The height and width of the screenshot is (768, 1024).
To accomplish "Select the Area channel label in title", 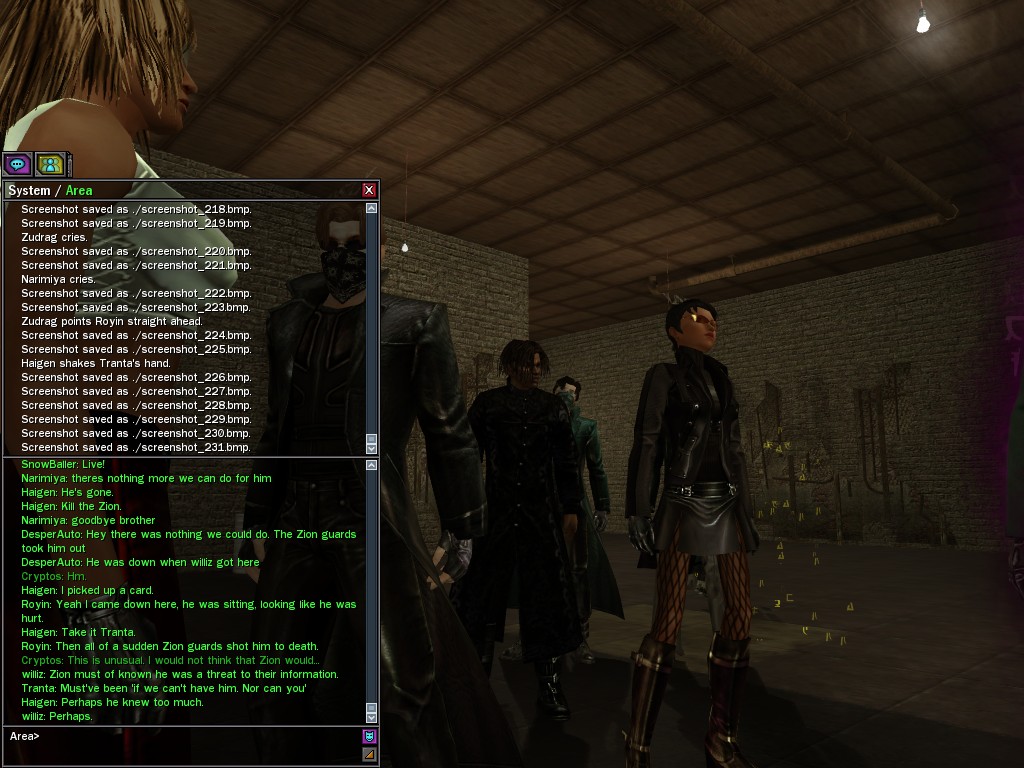I will tap(79, 190).
